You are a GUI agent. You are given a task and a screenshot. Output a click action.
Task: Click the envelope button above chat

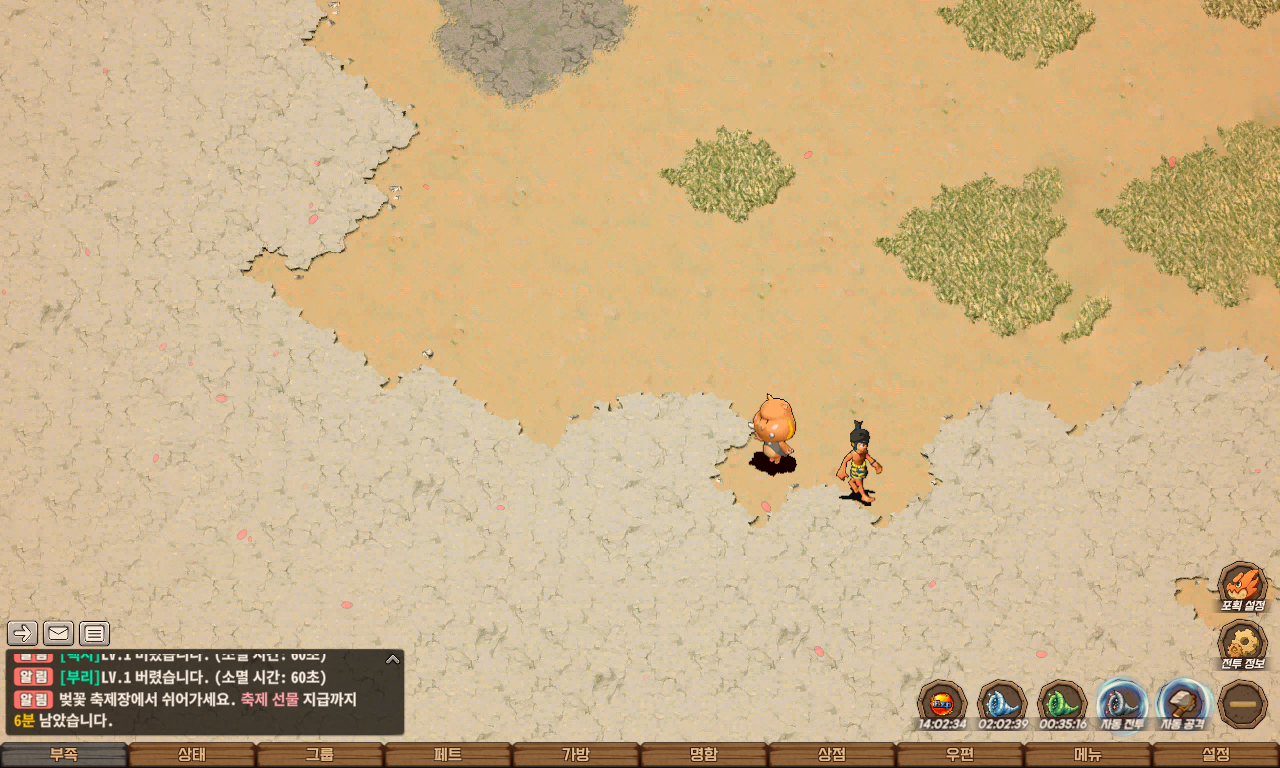(x=58, y=633)
